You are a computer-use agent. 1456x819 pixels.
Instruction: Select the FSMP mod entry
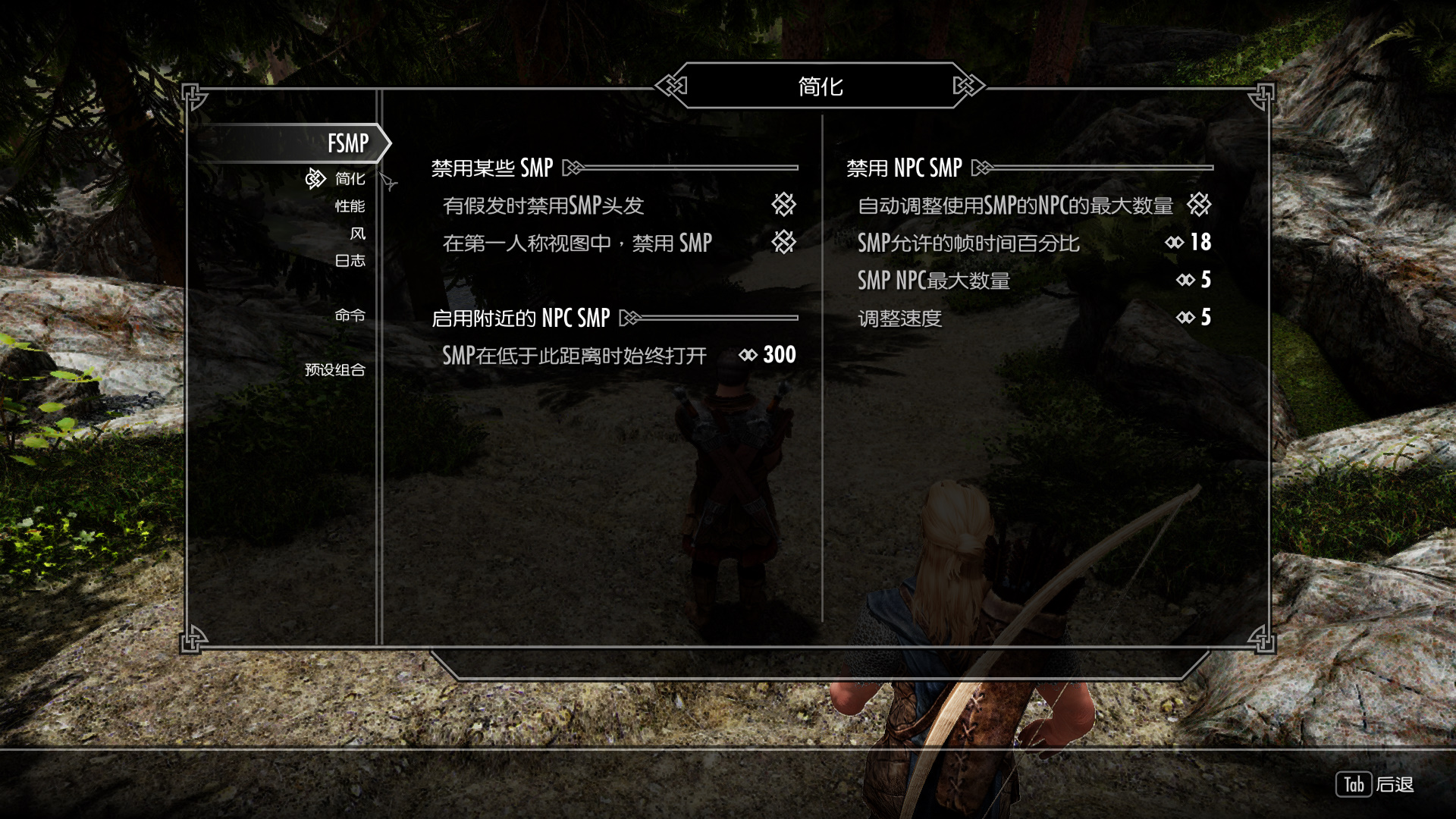(347, 143)
